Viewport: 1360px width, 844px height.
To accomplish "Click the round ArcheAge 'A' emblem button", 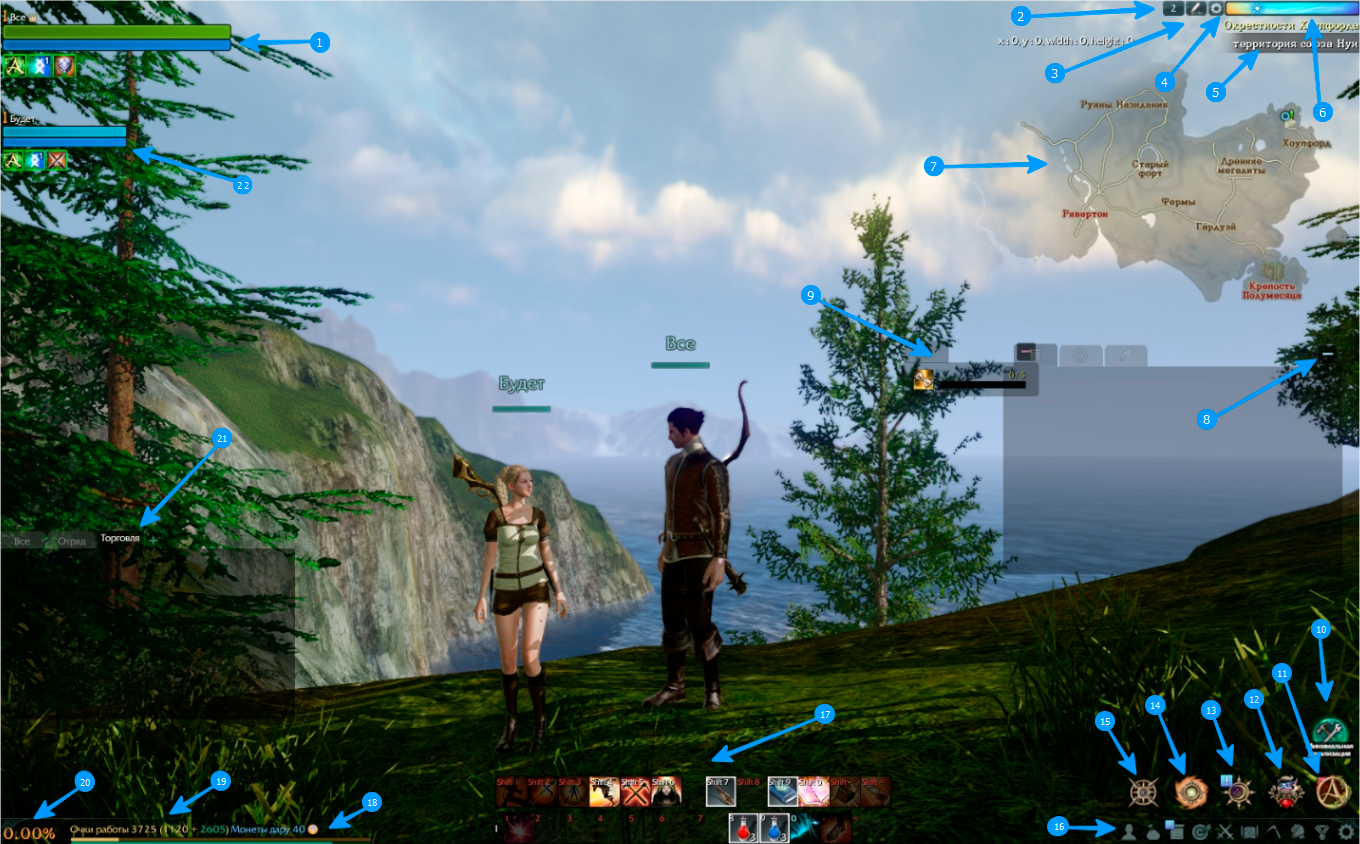I will coord(1332,792).
